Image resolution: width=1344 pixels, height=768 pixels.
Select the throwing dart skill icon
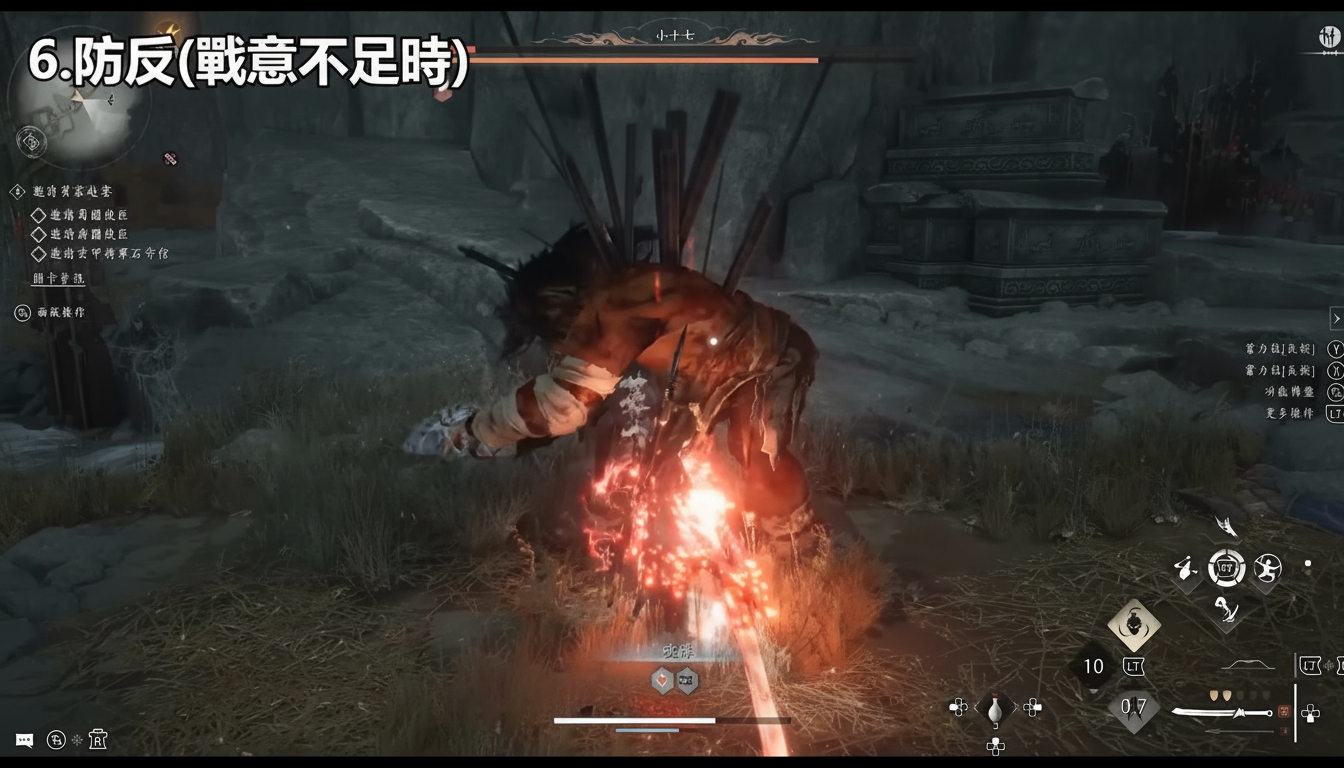[1184, 569]
